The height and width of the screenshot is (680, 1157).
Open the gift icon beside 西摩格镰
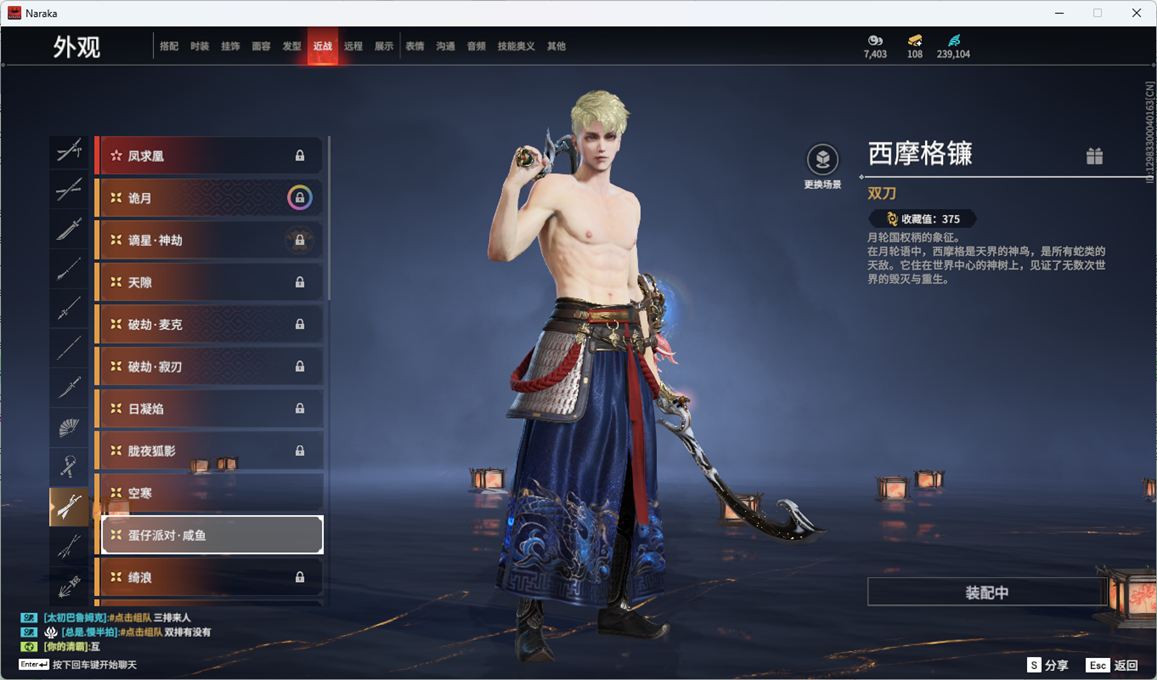pos(1095,156)
